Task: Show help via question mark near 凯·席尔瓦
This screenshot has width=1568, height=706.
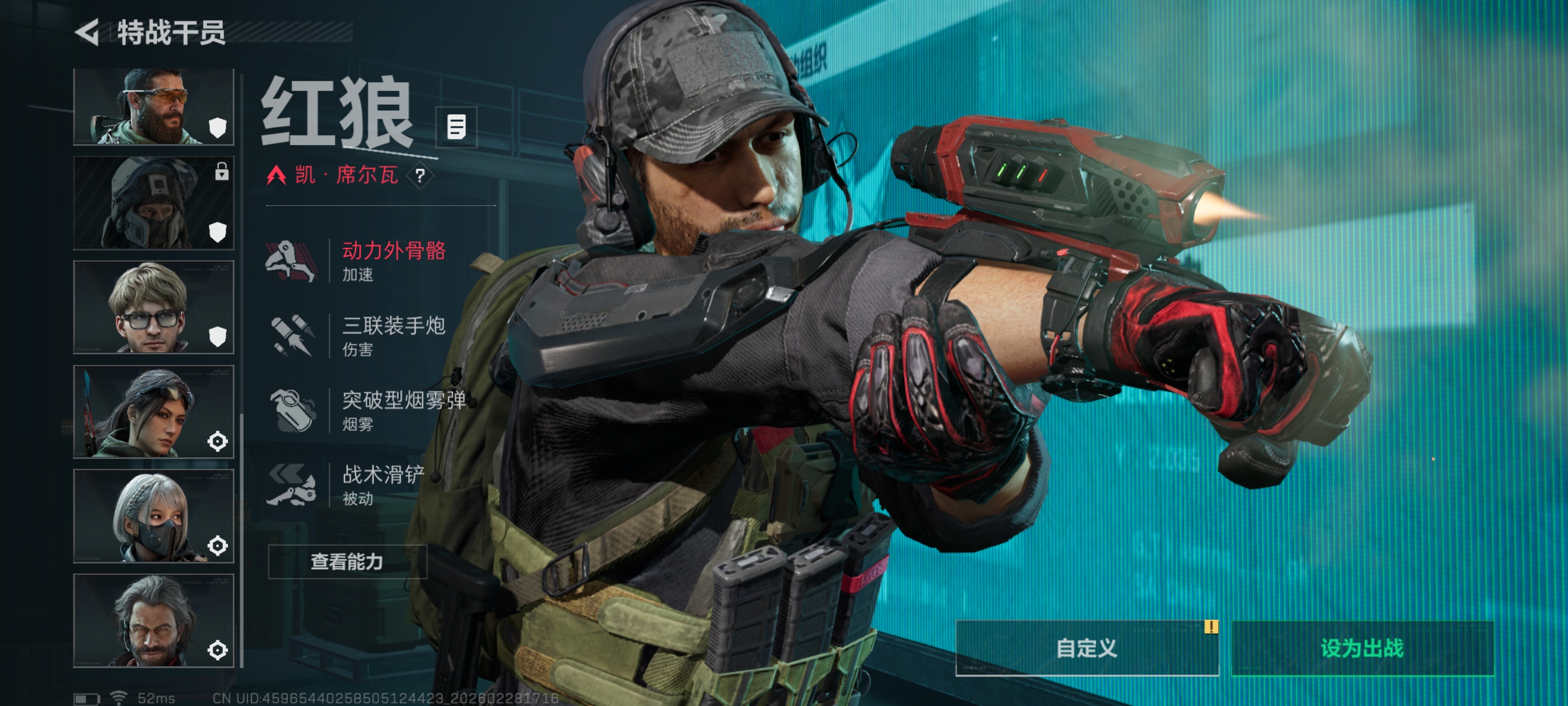Action: click(x=420, y=176)
